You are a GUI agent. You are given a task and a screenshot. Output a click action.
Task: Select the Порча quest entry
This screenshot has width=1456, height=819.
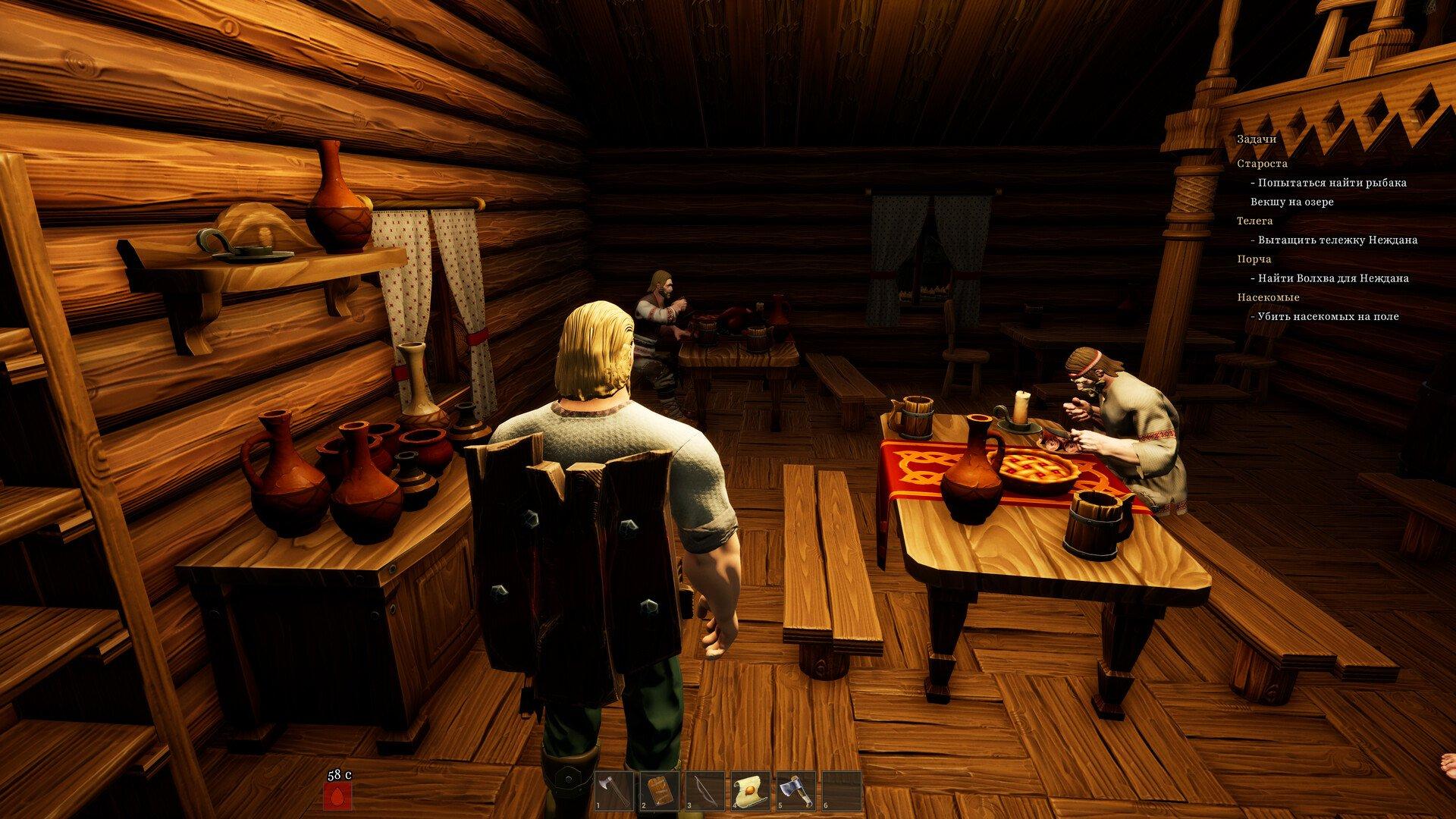1254,259
